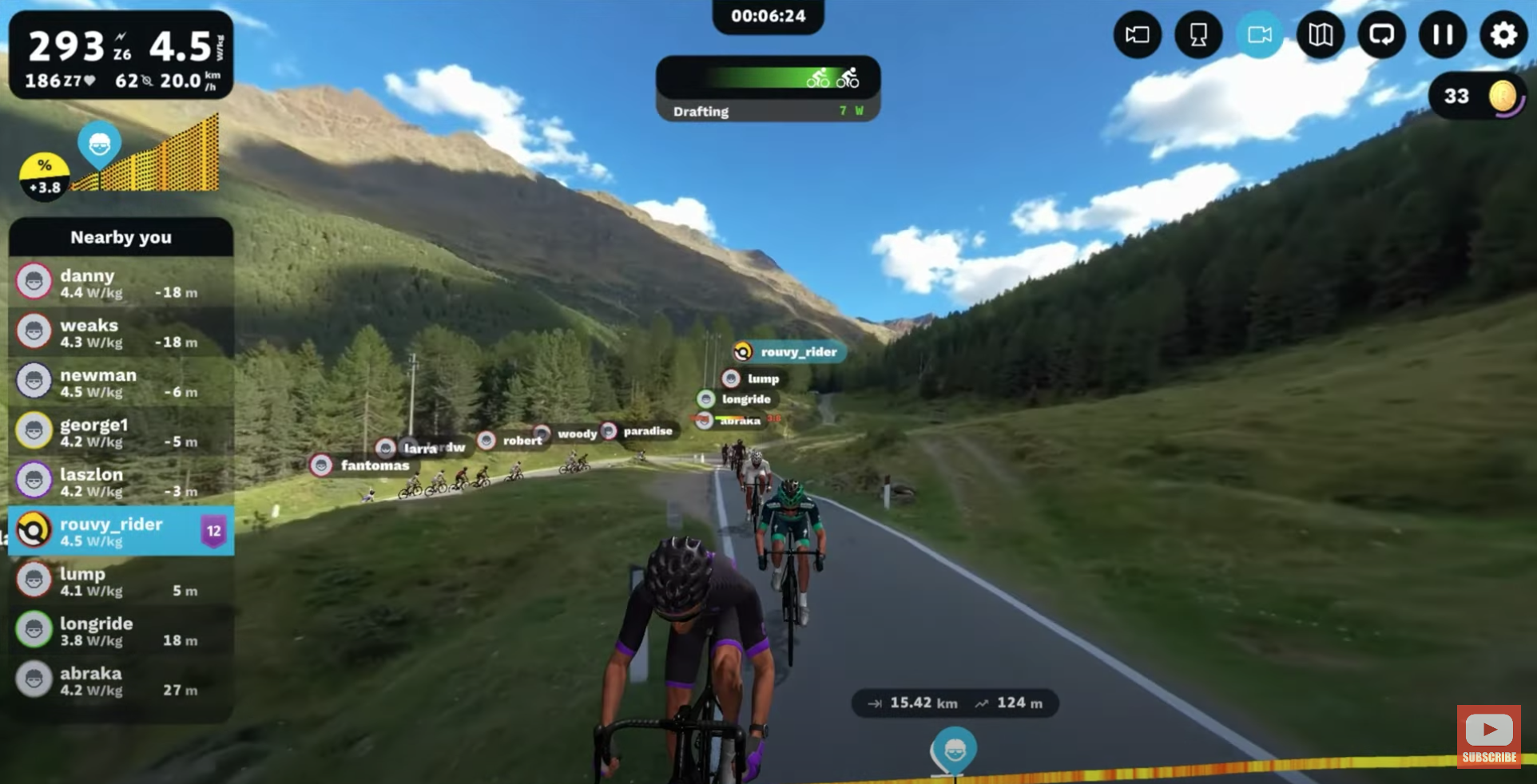Screen dimensions: 1537x784
Task: Toggle the Drafting power display
Action: coord(767,111)
